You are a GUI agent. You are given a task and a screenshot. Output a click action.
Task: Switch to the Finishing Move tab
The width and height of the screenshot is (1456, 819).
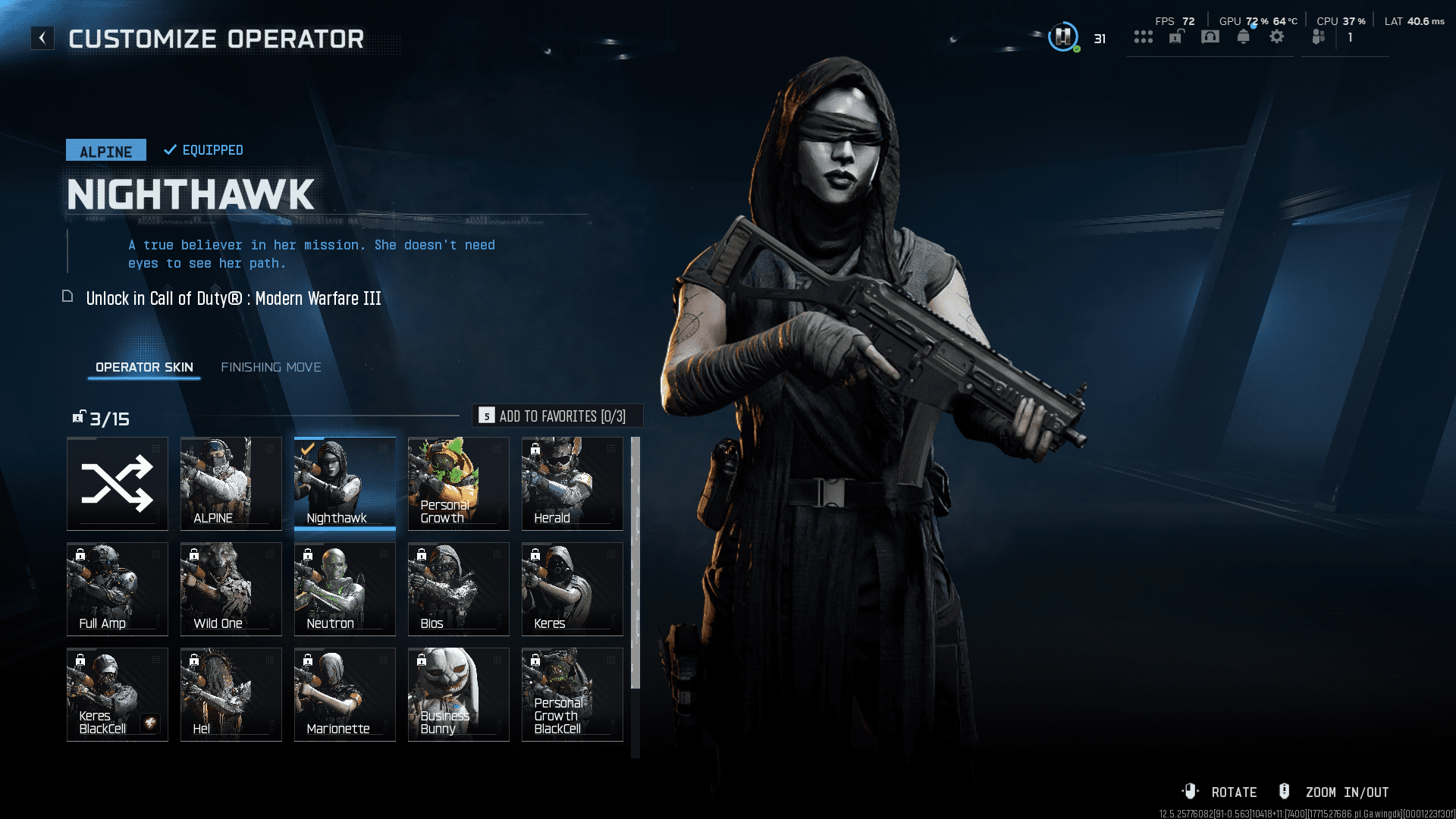click(271, 367)
